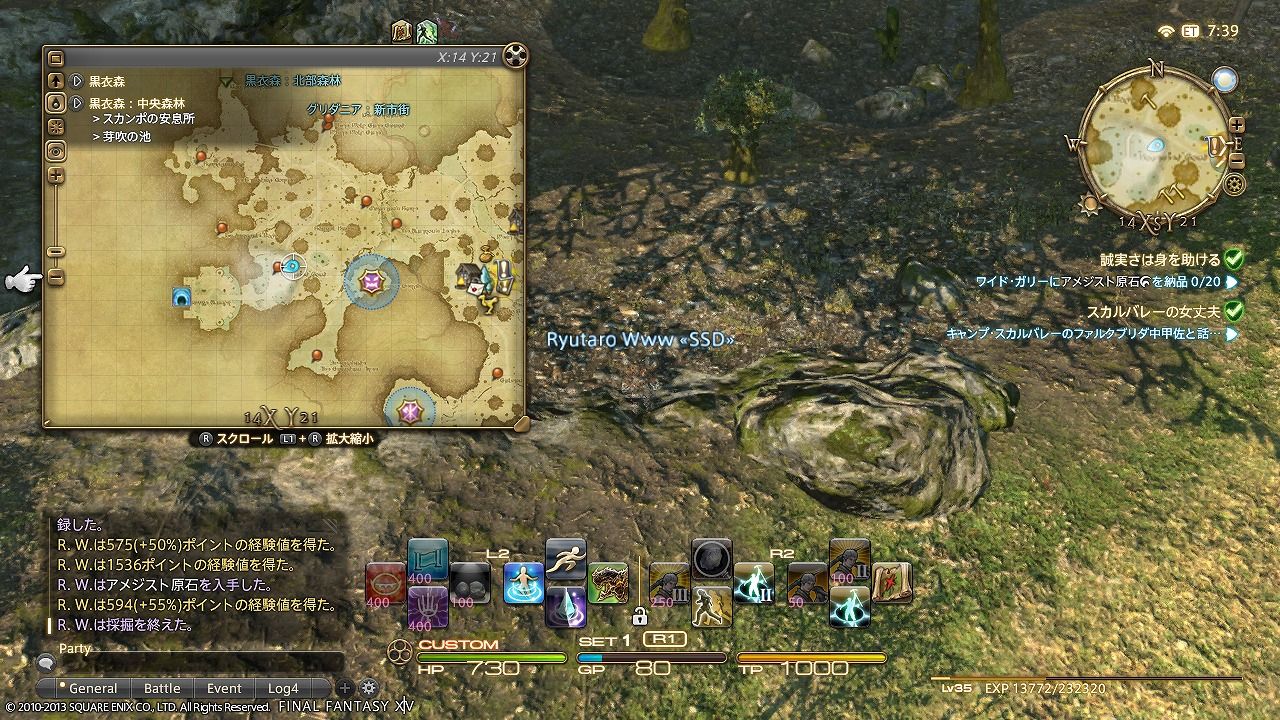The image size is (1280, 720).
Task: Click the chat bubble icon beside the input field
Action: click(x=46, y=664)
